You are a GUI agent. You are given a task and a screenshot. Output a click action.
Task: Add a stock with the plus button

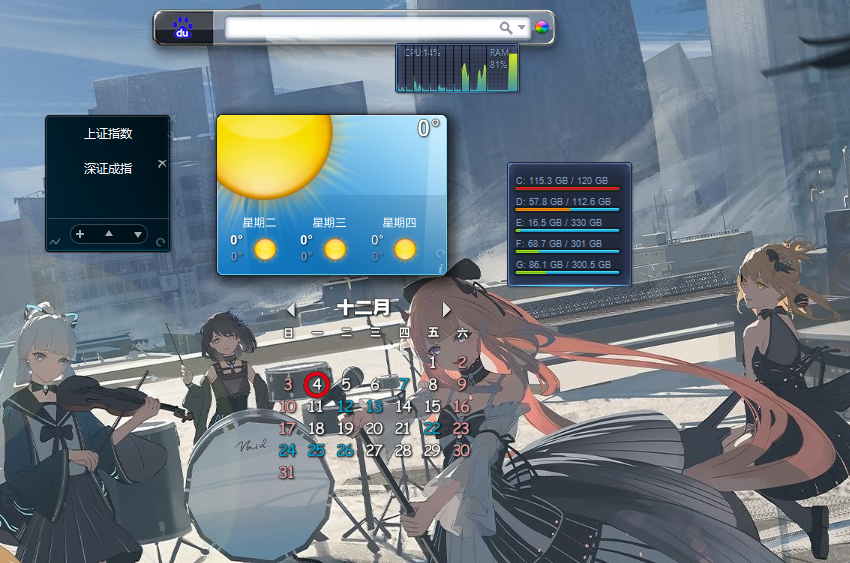(80, 234)
